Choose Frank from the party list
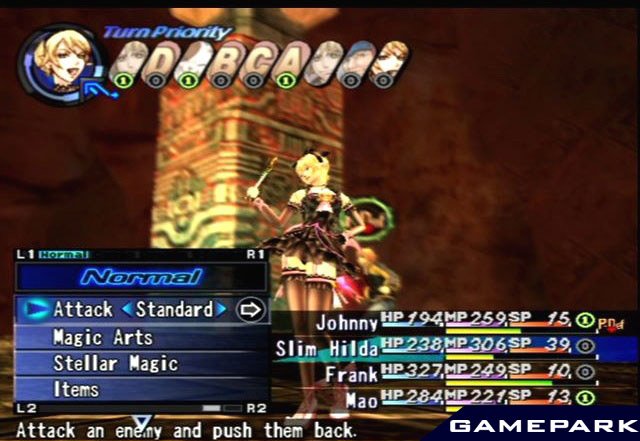 click(x=351, y=374)
